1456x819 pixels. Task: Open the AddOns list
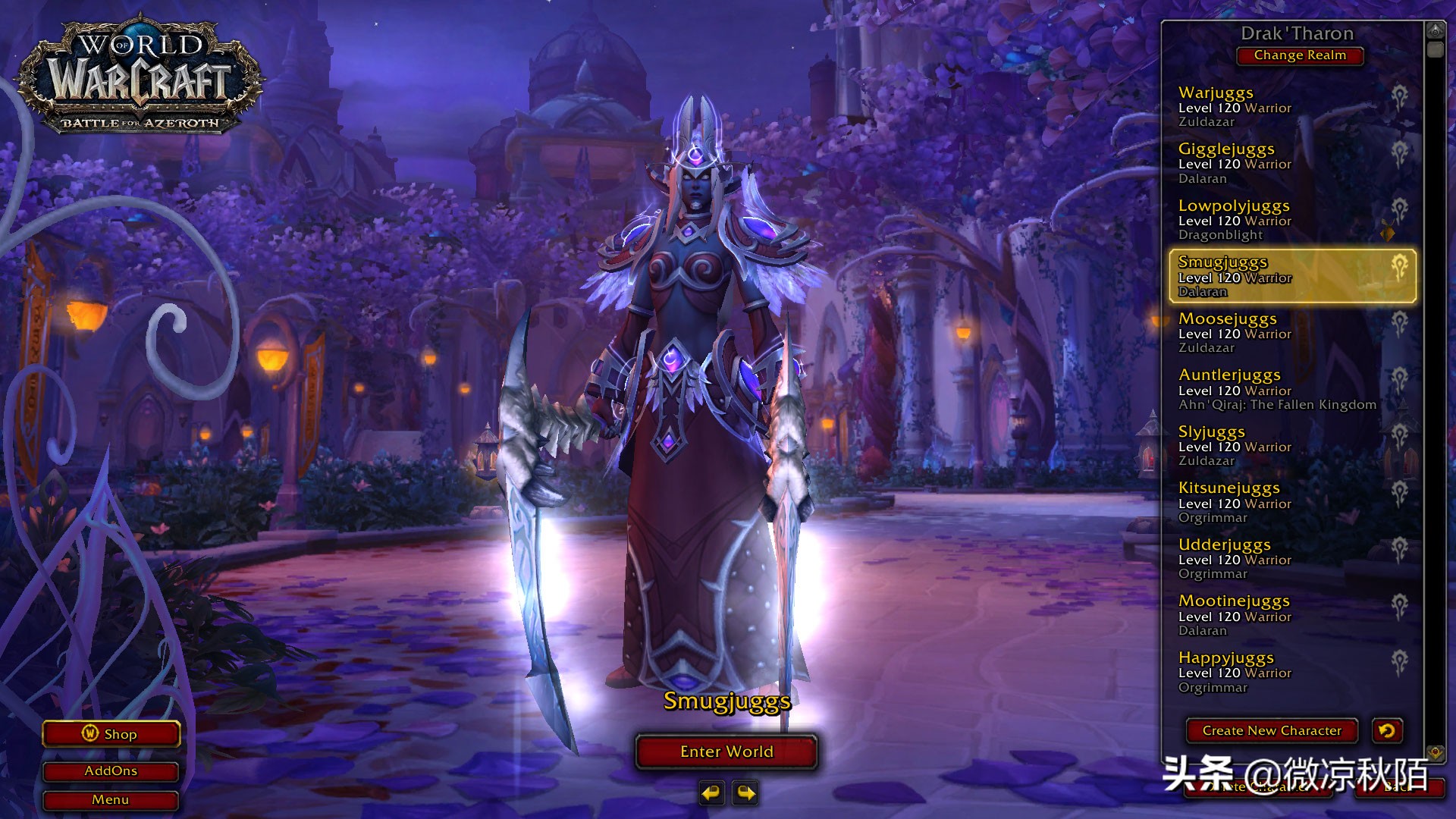pos(111,771)
